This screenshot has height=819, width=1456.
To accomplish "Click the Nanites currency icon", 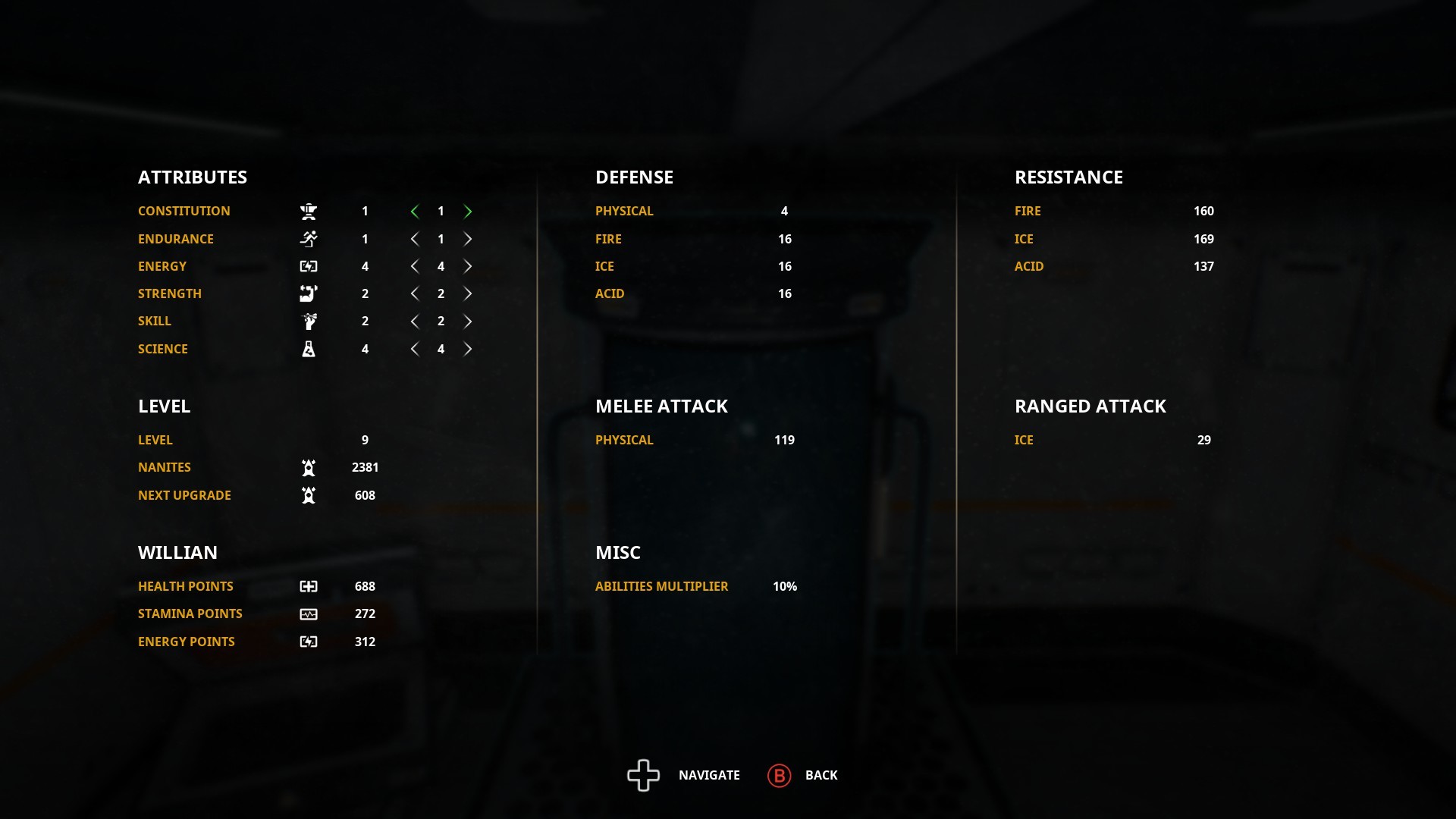I will click(309, 467).
